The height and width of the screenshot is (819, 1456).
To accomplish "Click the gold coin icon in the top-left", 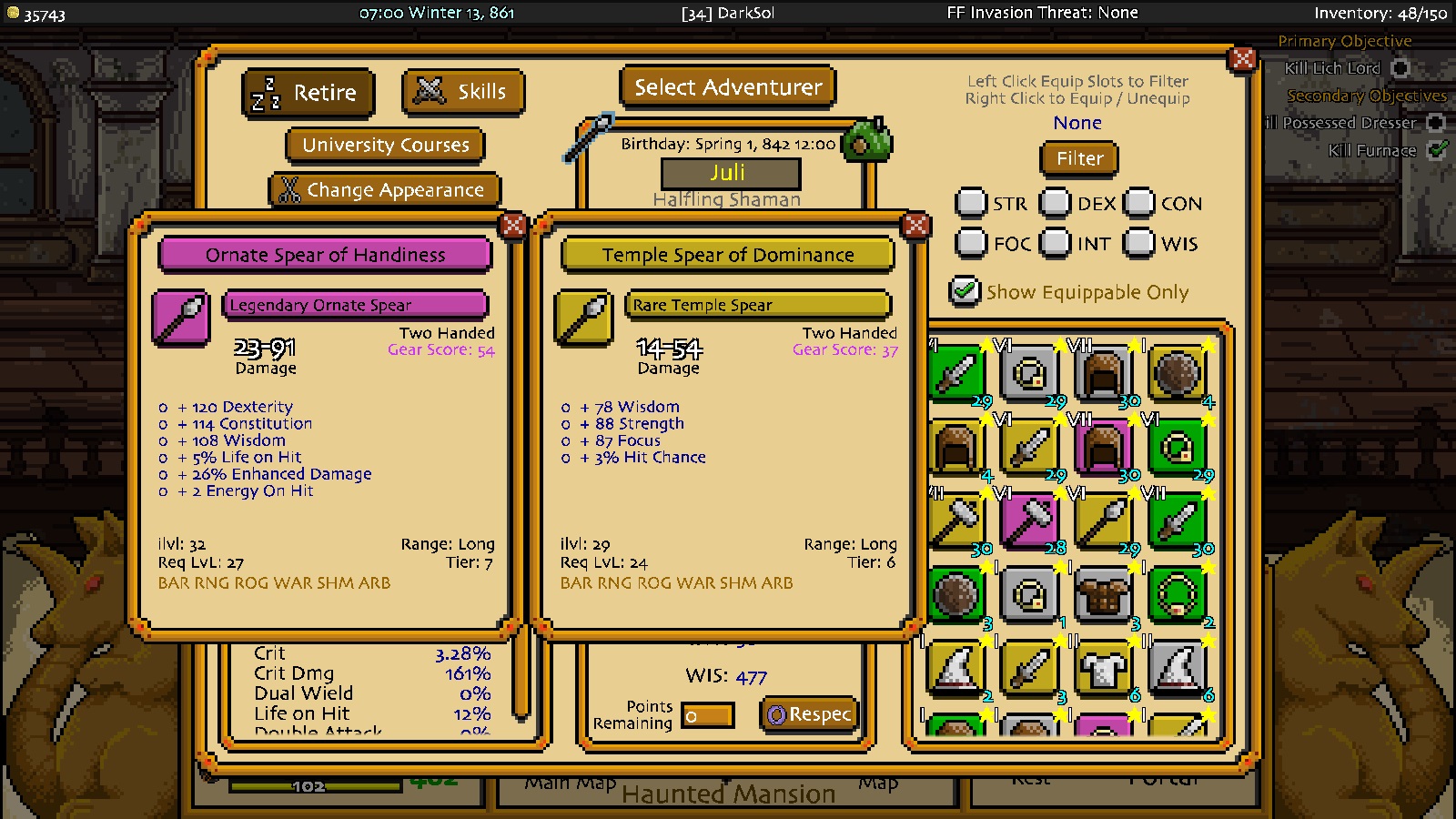I will pos(12,13).
